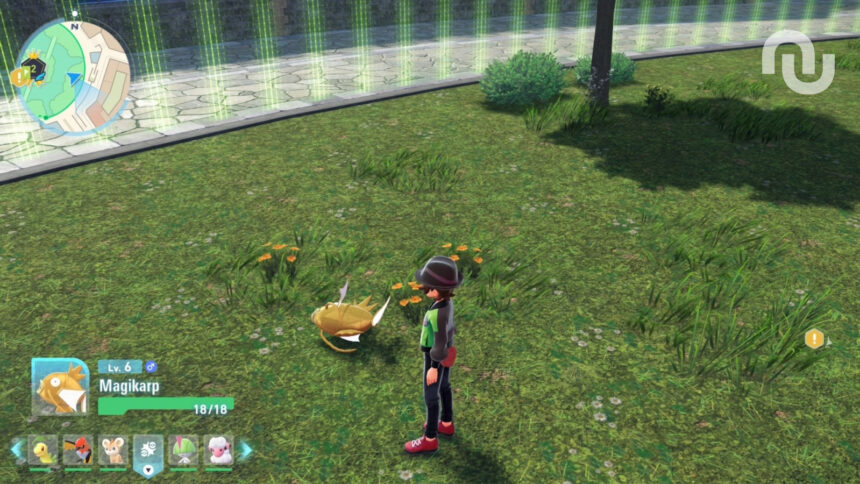Image resolution: width=860 pixels, height=484 pixels.
Task: Click the right arrow beside the party bar
Action: (x=245, y=450)
